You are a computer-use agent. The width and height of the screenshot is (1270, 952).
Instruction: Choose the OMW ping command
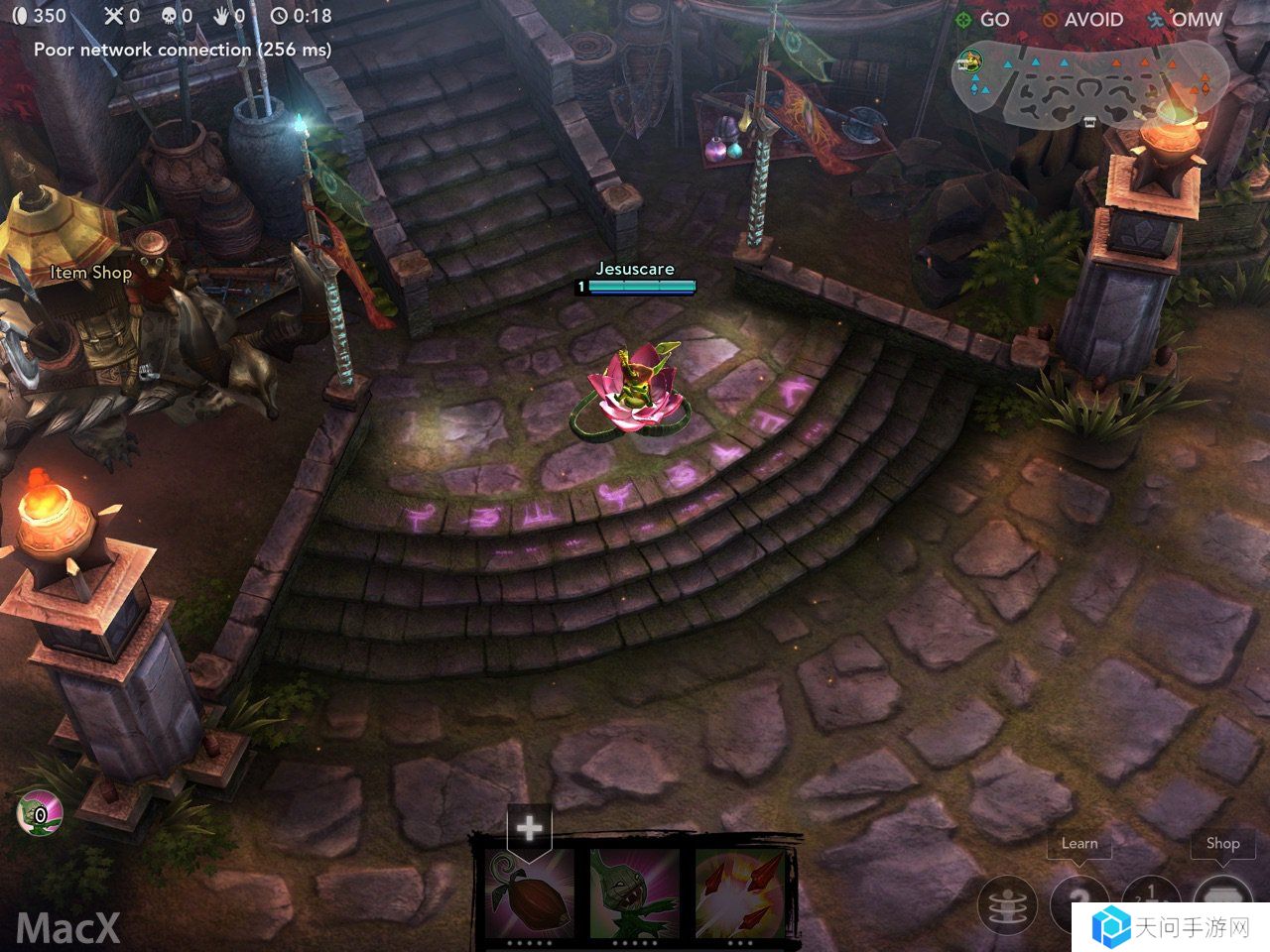point(1186,20)
